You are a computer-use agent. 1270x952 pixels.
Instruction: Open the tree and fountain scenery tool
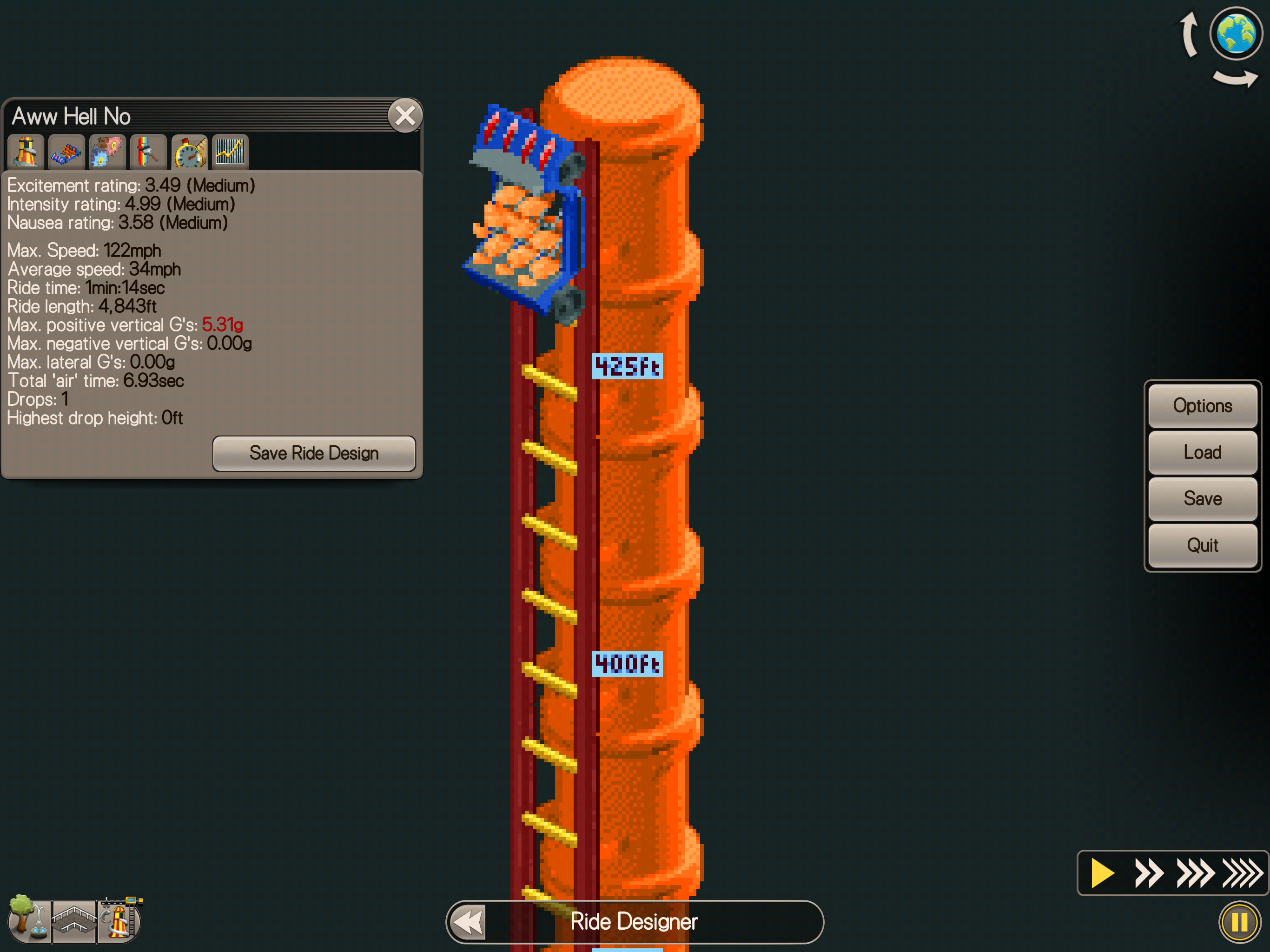(x=29, y=919)
